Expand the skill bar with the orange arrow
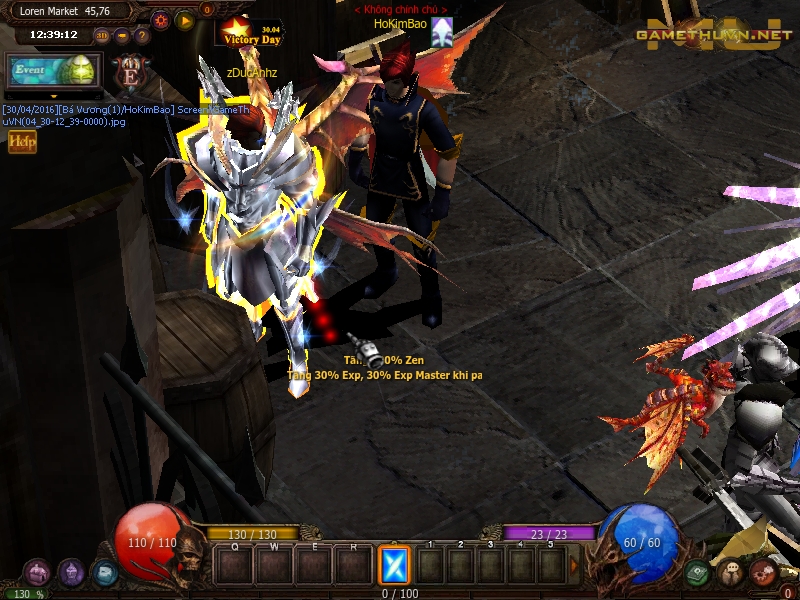The height and width of the screenshot is (600, 800). coord(574,565)
